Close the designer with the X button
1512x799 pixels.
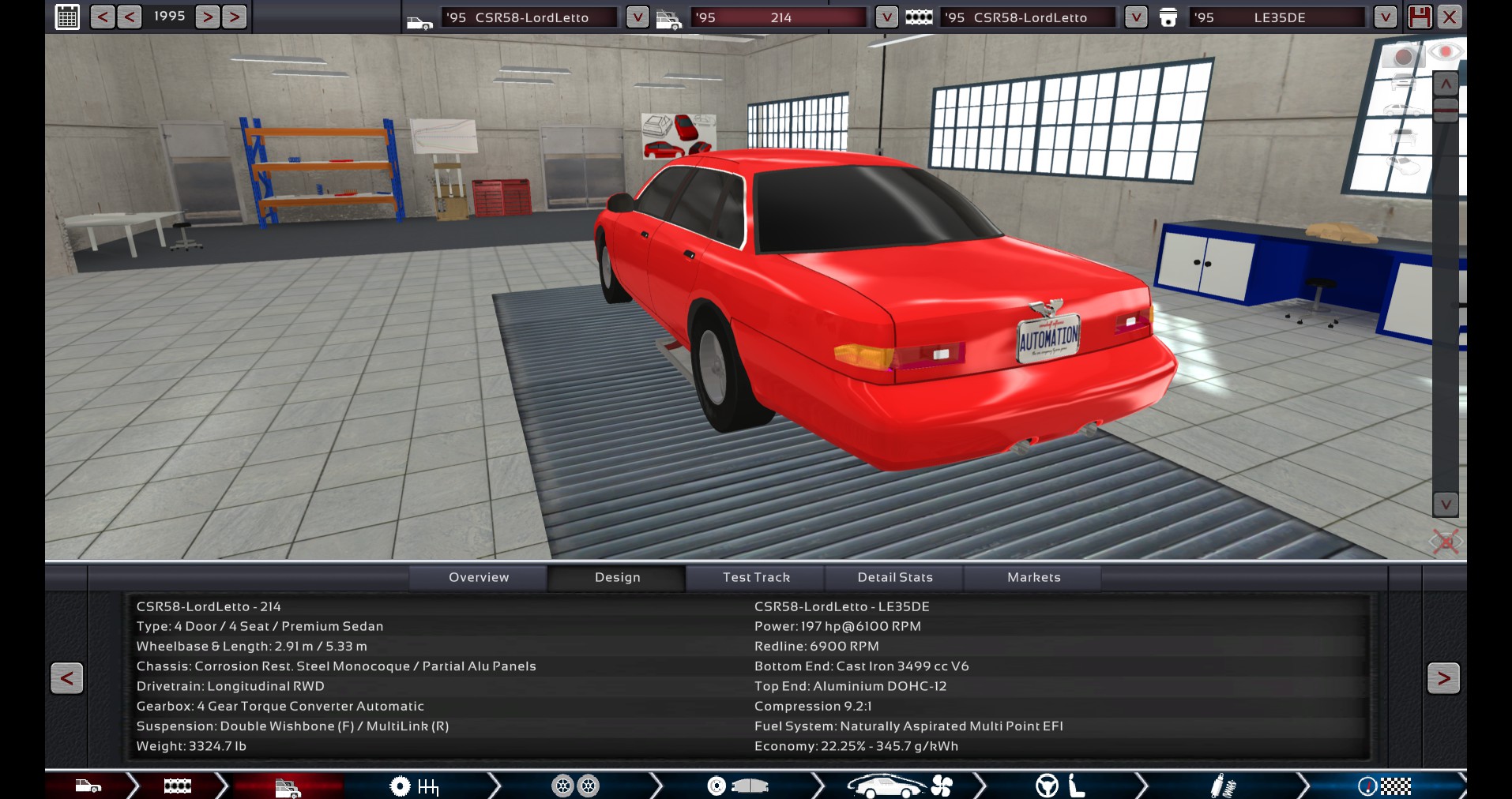click(1450, 17)
